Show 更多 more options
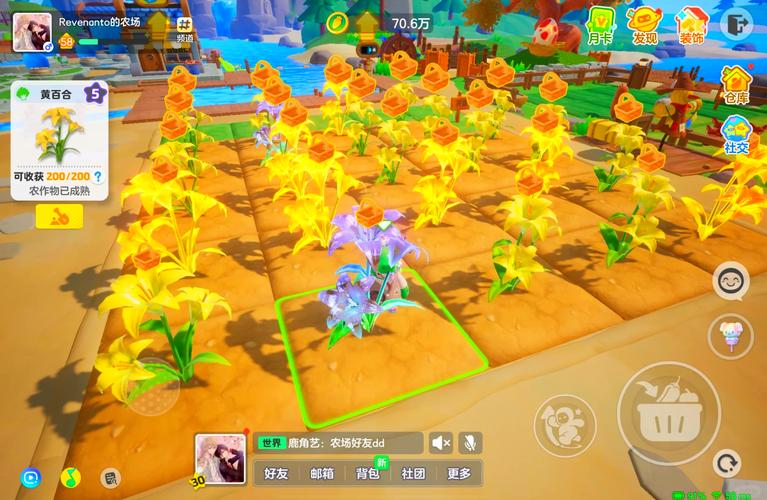This screenshot has width=767, height=500. click(x=459, y=473)
